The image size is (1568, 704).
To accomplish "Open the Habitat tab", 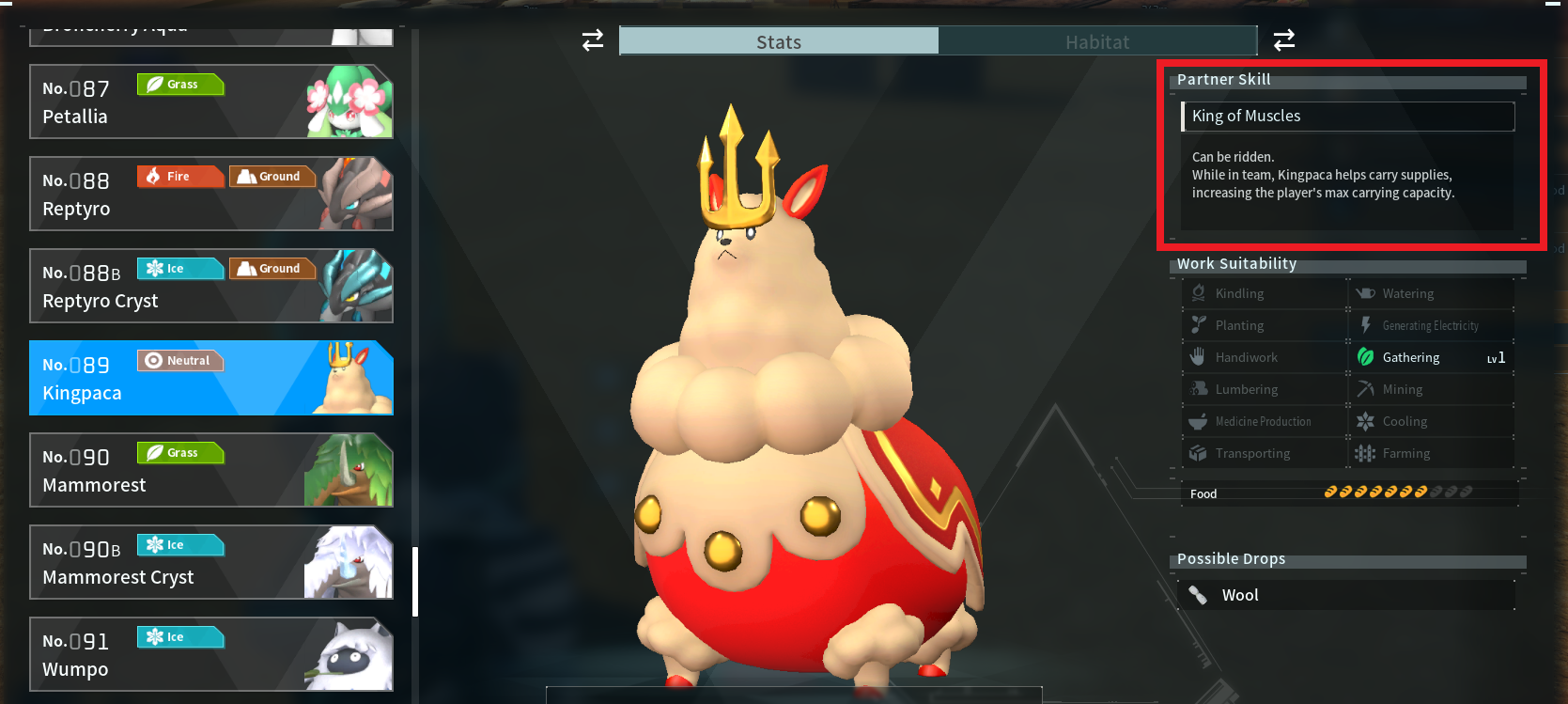I will click(x=1097, y=41).
